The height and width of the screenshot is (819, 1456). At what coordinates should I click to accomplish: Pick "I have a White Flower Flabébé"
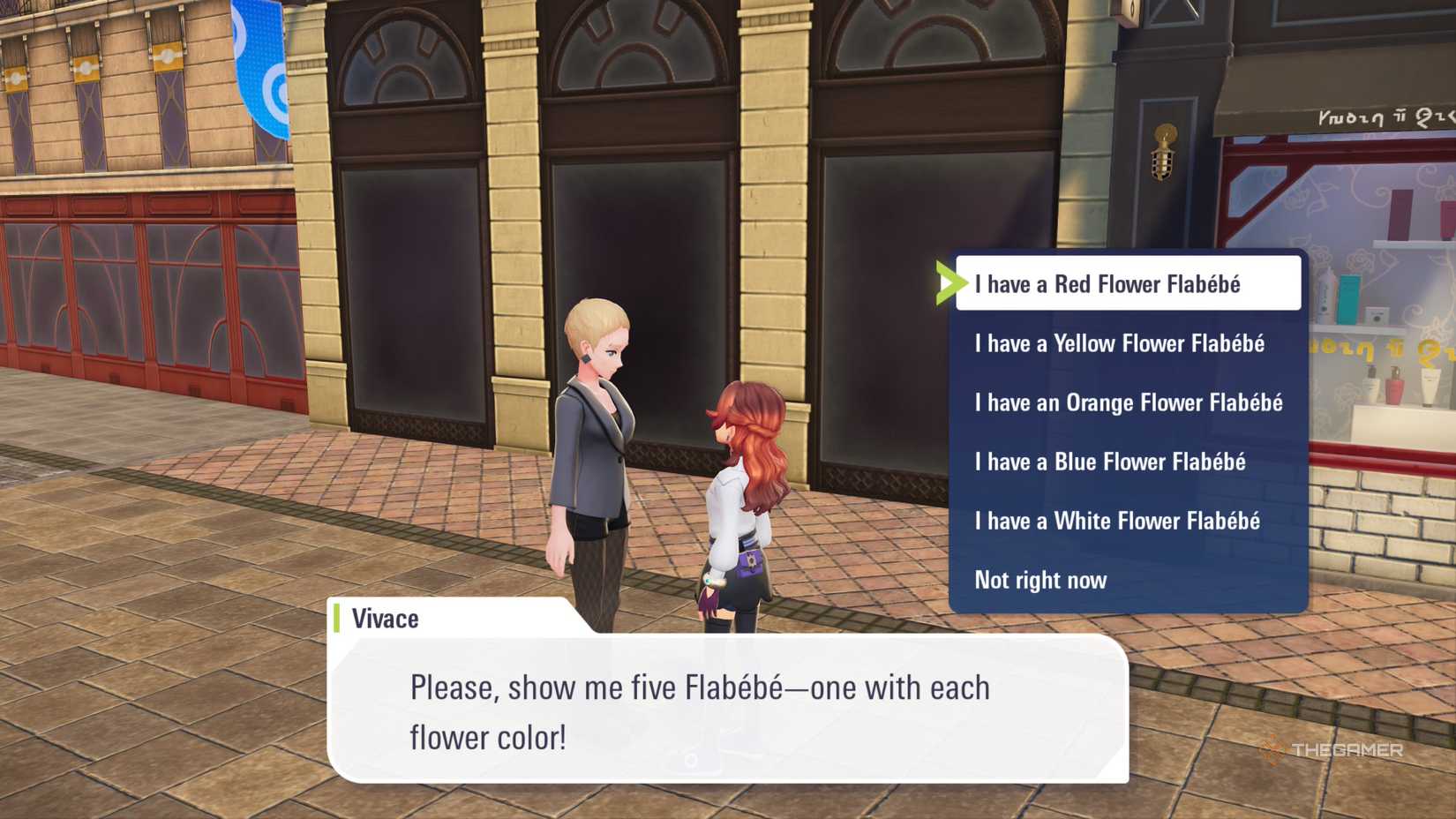click(1117, 521)
